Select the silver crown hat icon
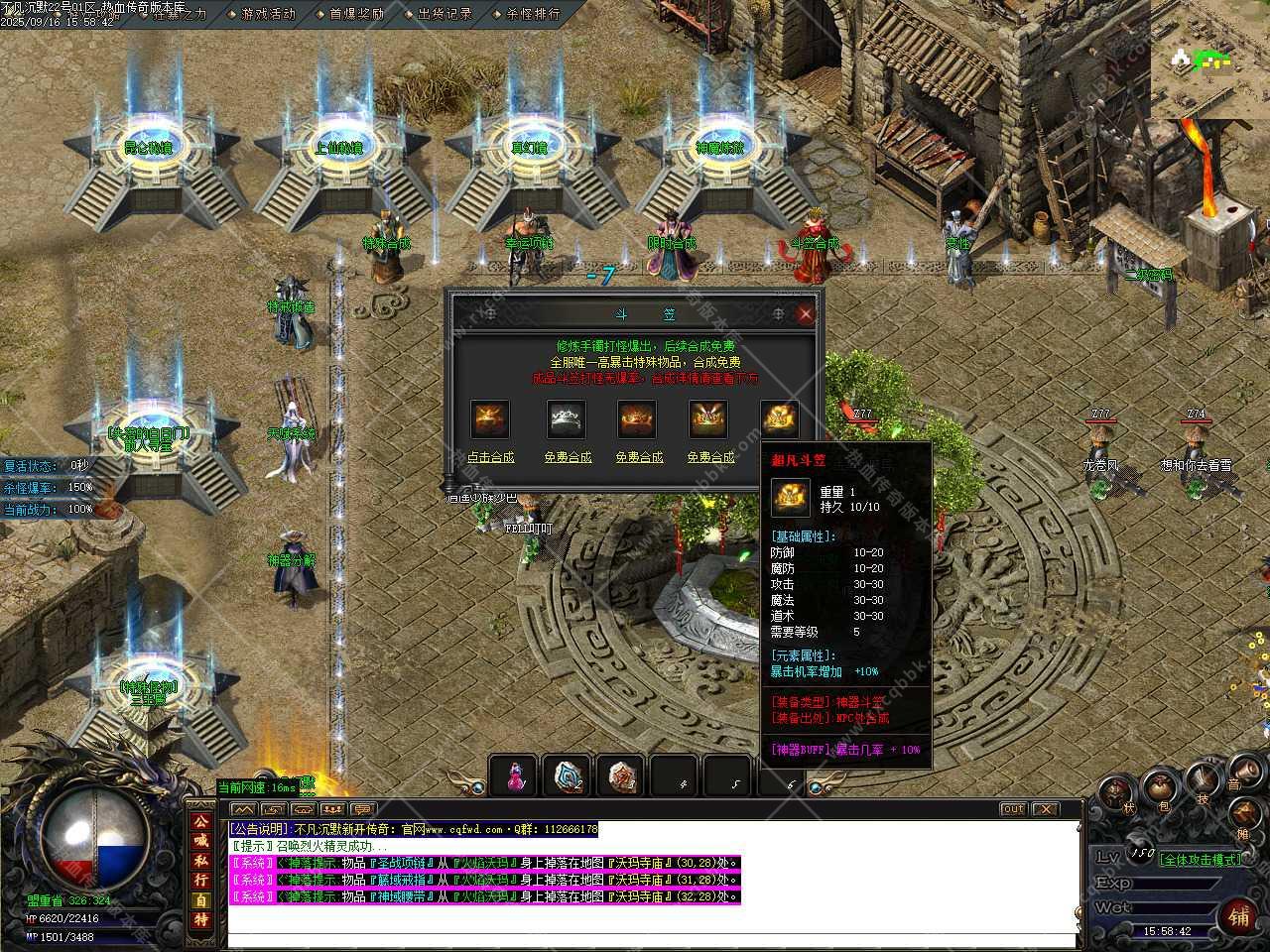 [567, 419]
